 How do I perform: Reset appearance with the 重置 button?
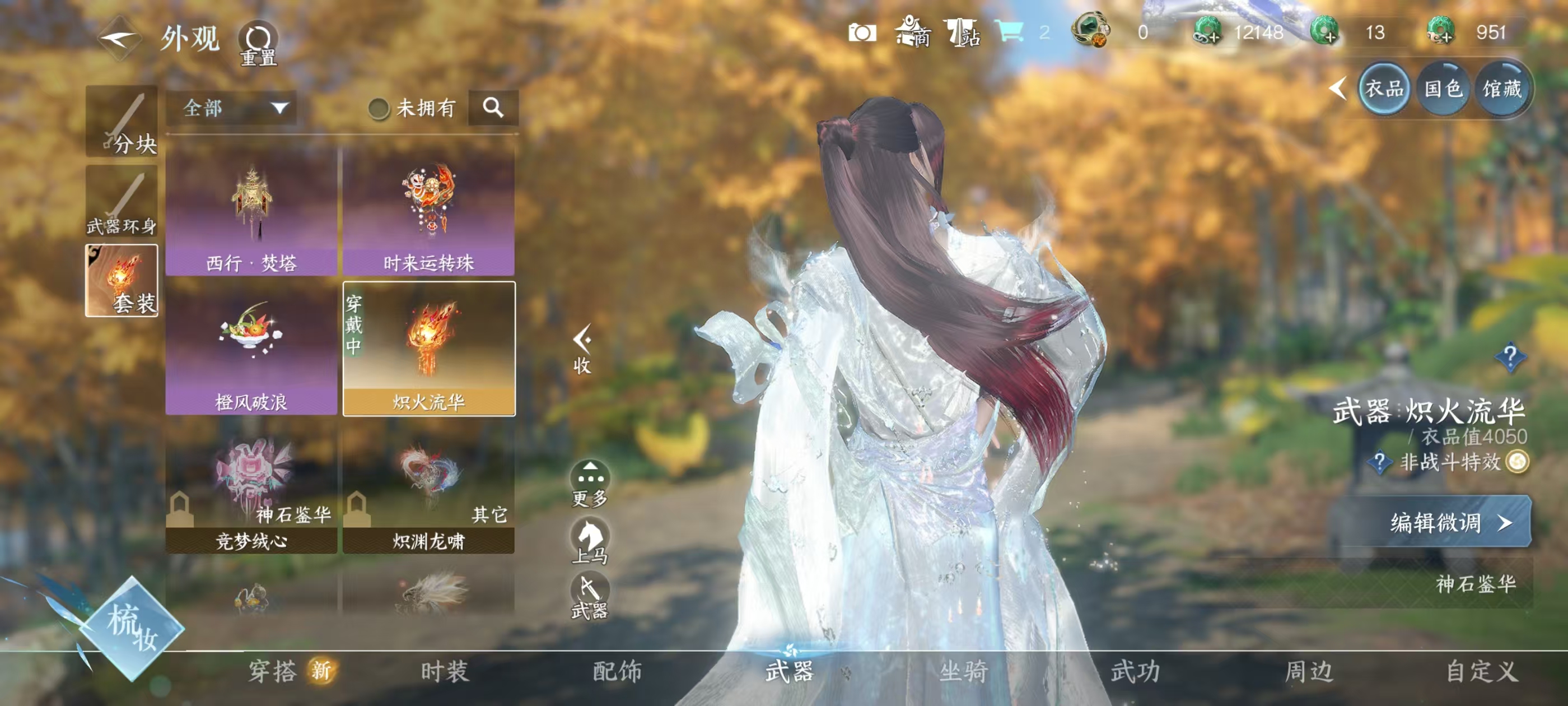point(258,44)
